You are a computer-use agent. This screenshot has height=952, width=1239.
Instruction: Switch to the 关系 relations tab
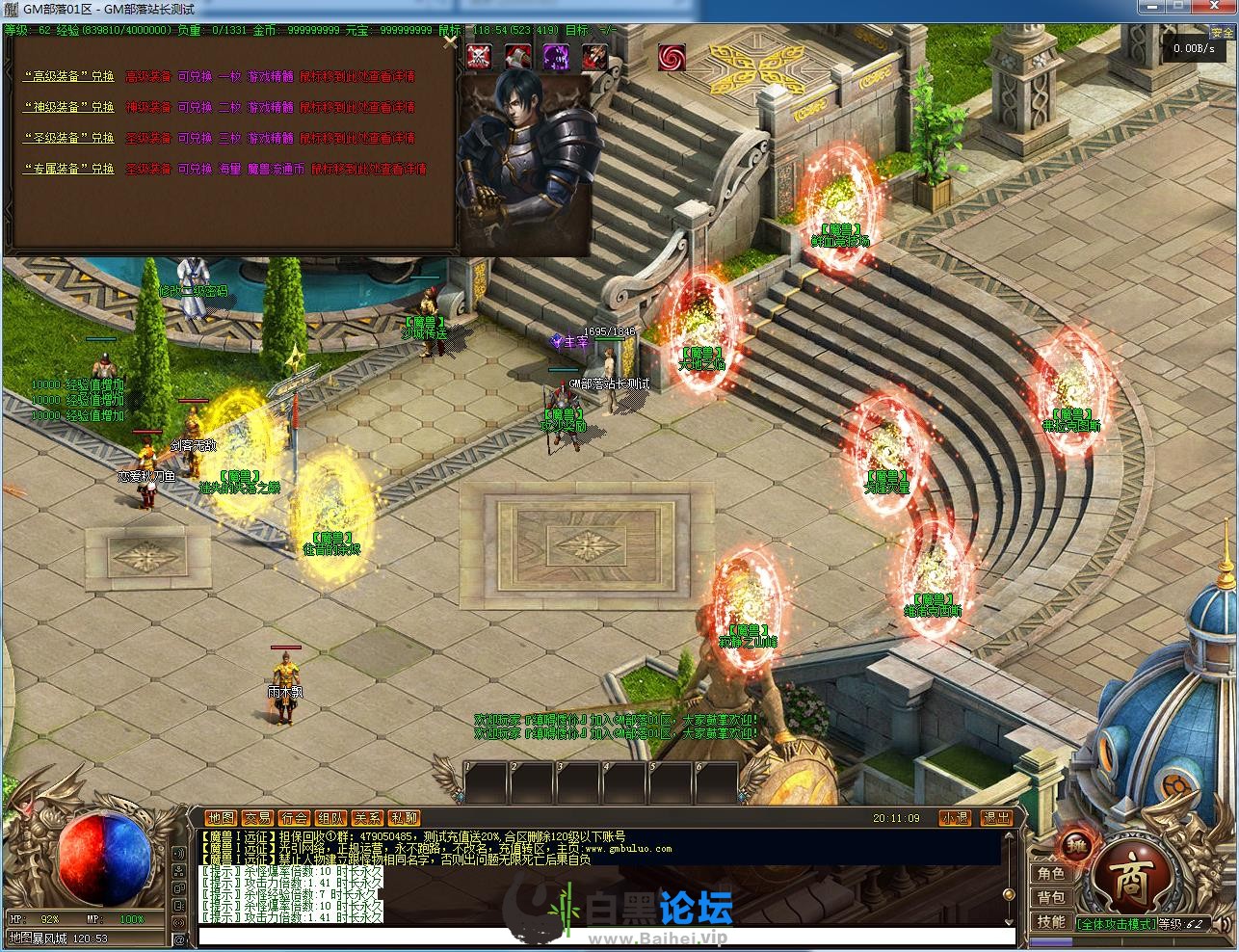(x=367, y=818)
